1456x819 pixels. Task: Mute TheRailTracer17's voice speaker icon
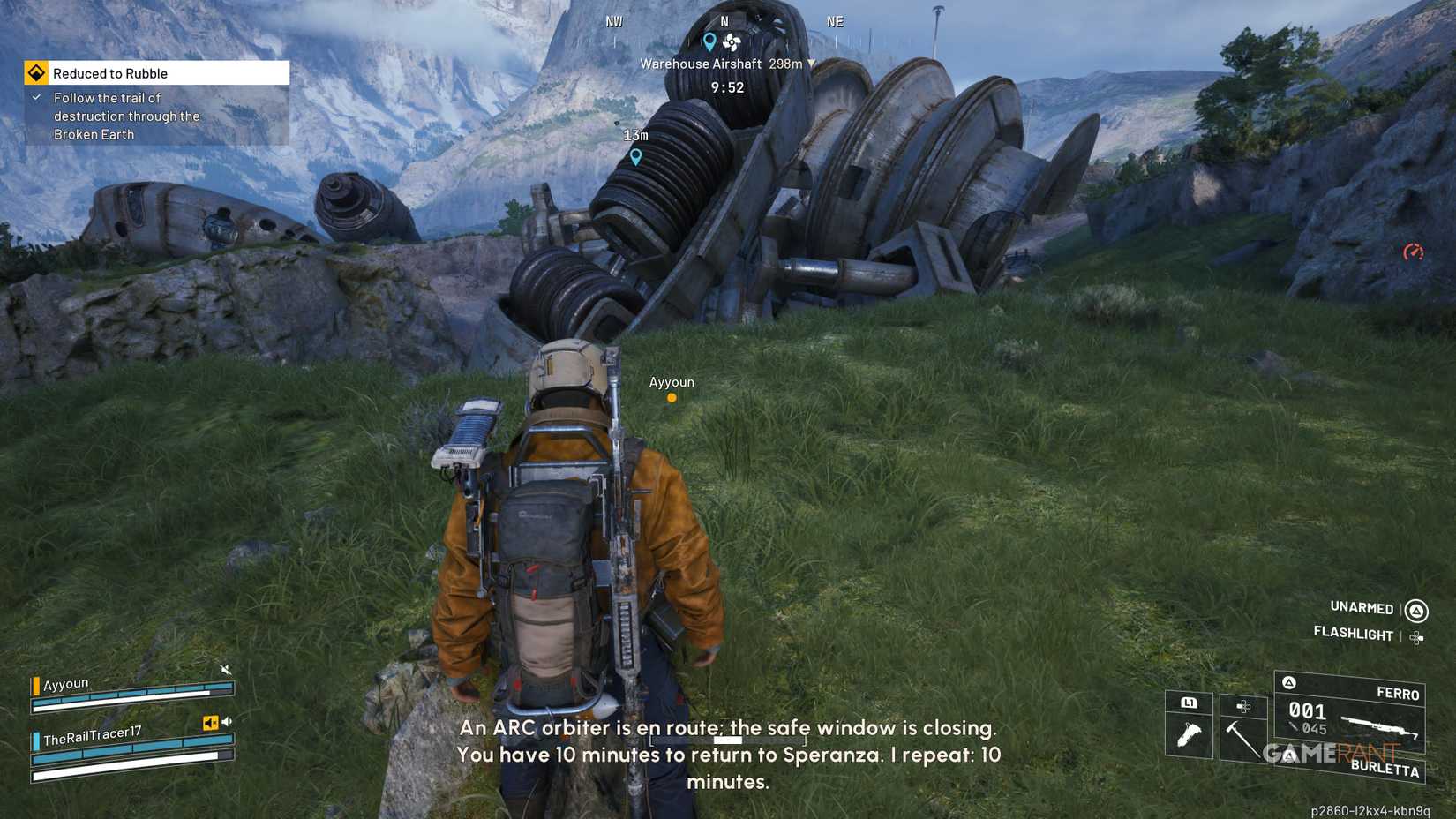coord(227,721)
